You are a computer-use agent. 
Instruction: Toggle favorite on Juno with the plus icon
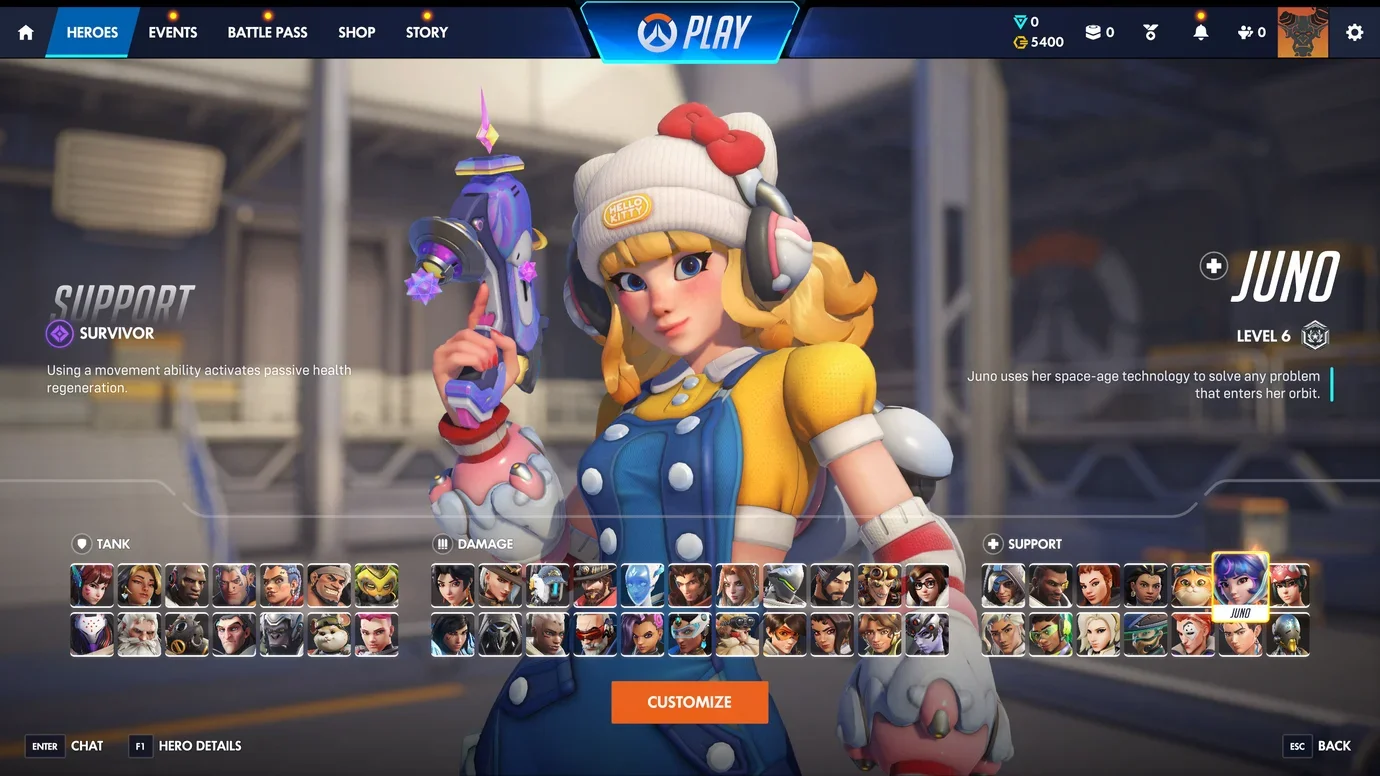[1212, 266]
